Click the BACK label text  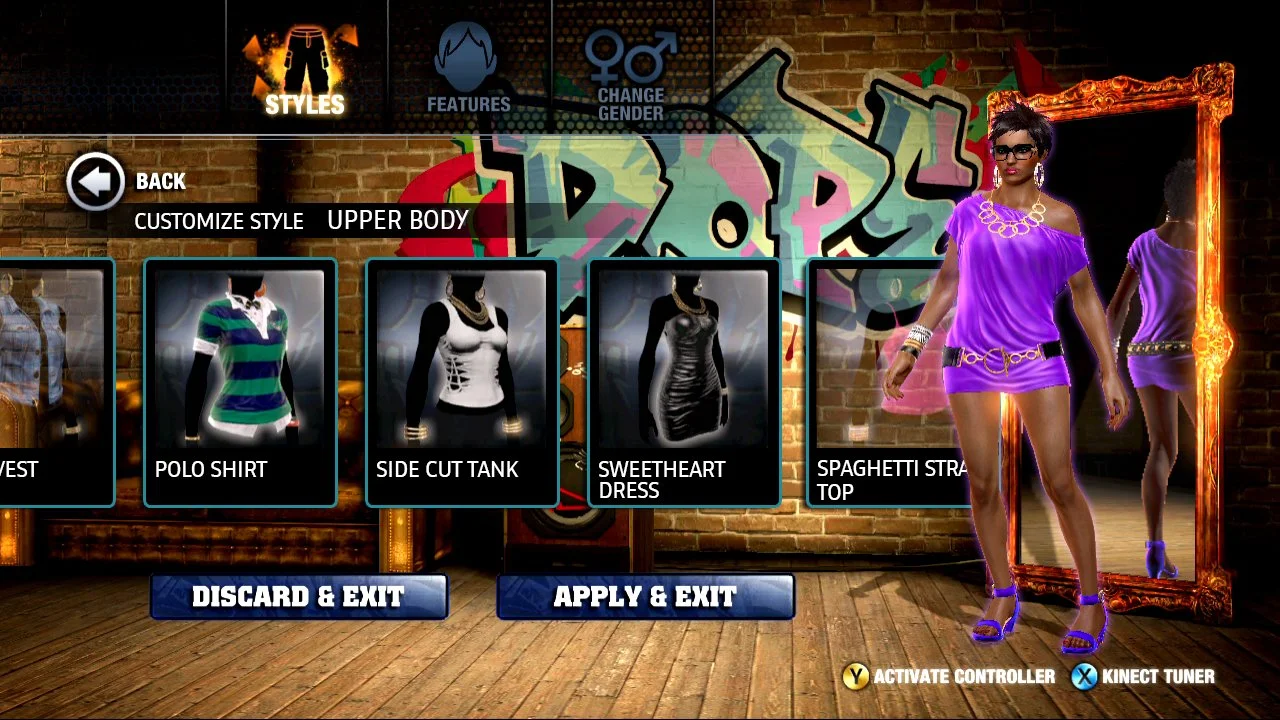(x=161, y=182)
